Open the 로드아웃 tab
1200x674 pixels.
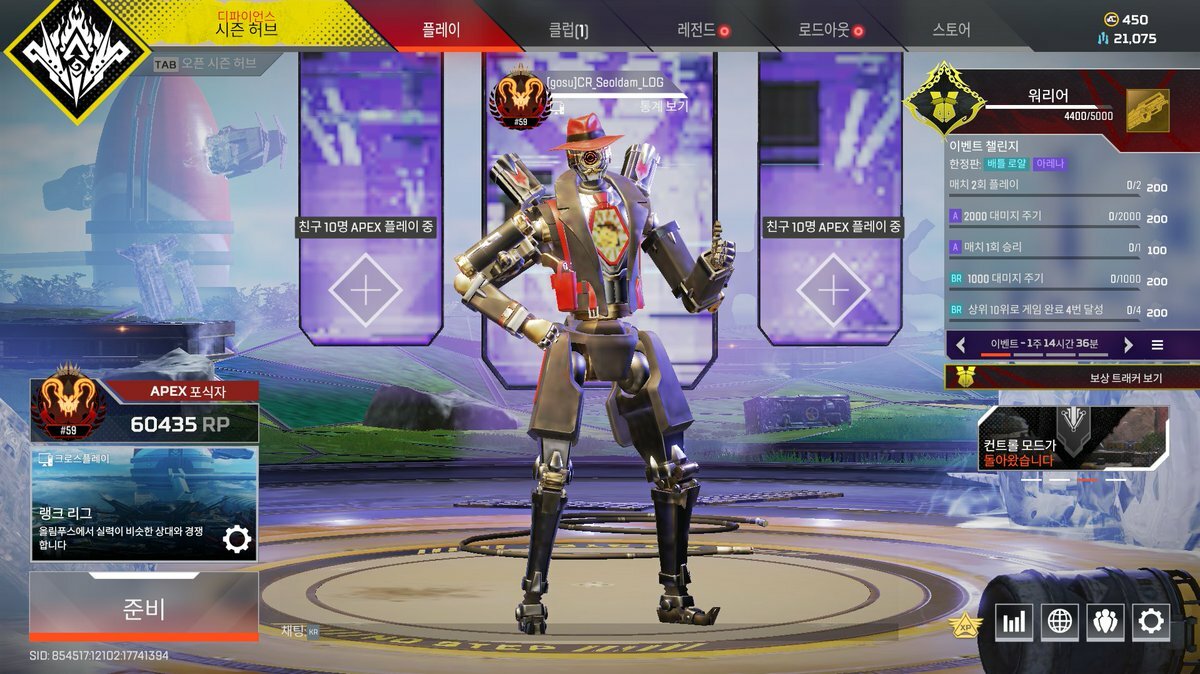[824, 30]
